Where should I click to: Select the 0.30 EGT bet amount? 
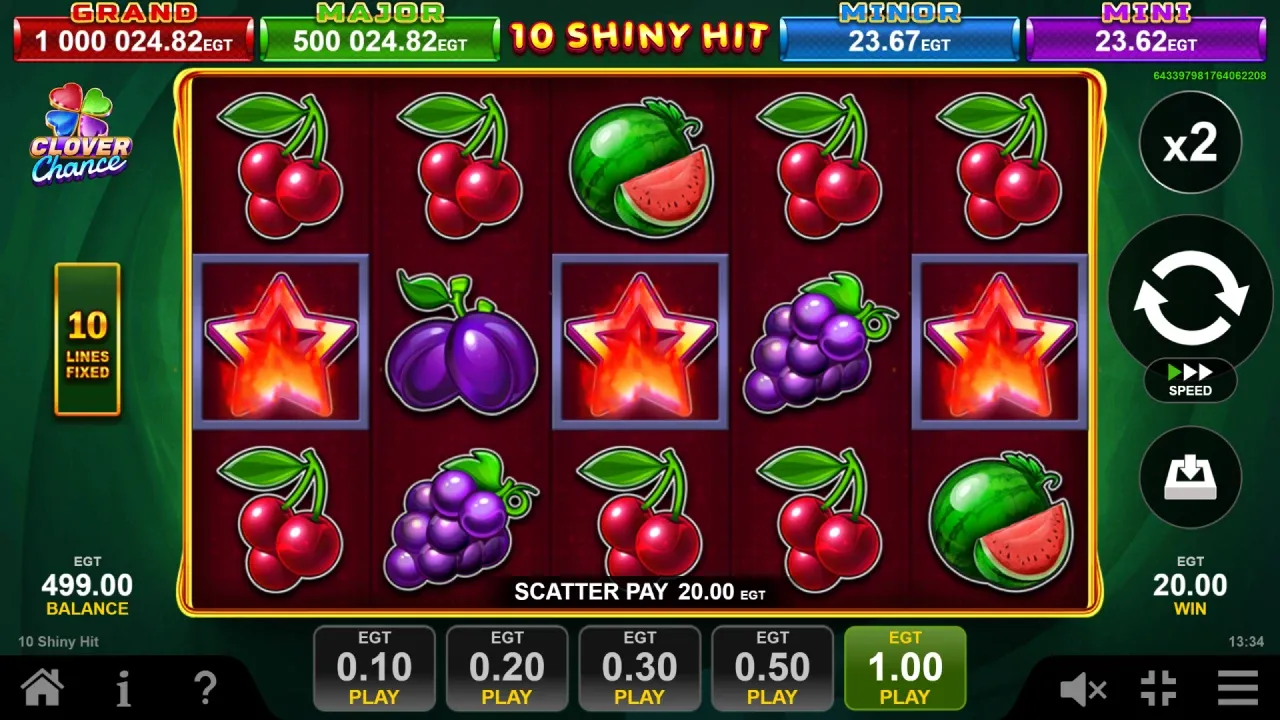(x=640, y=667)
